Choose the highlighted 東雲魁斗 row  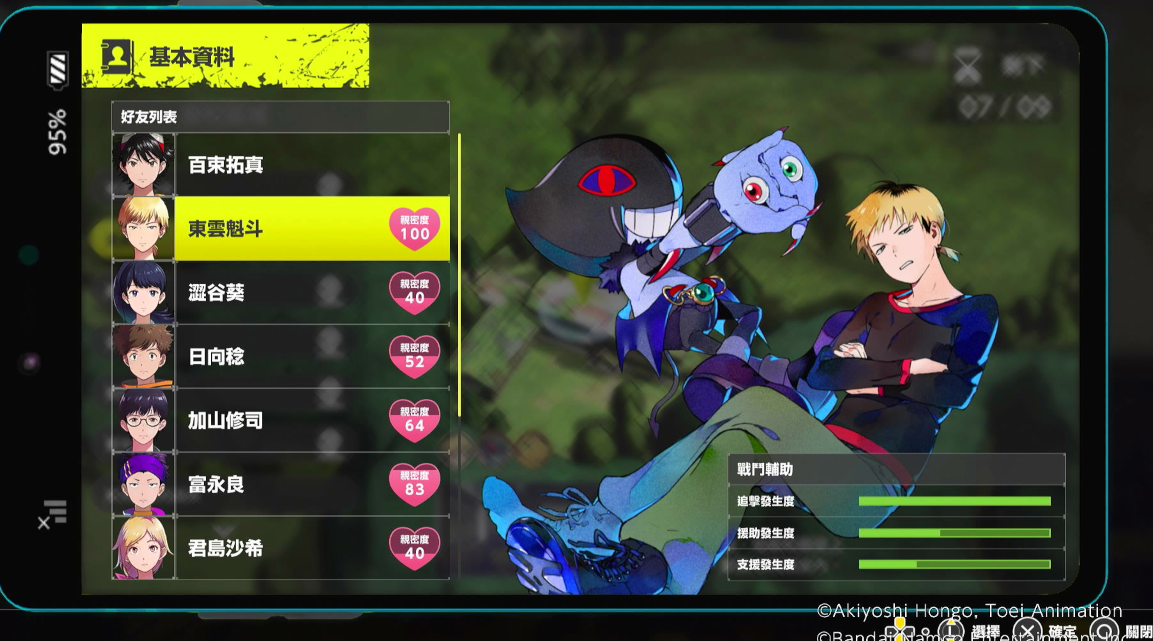pos(280,229)
